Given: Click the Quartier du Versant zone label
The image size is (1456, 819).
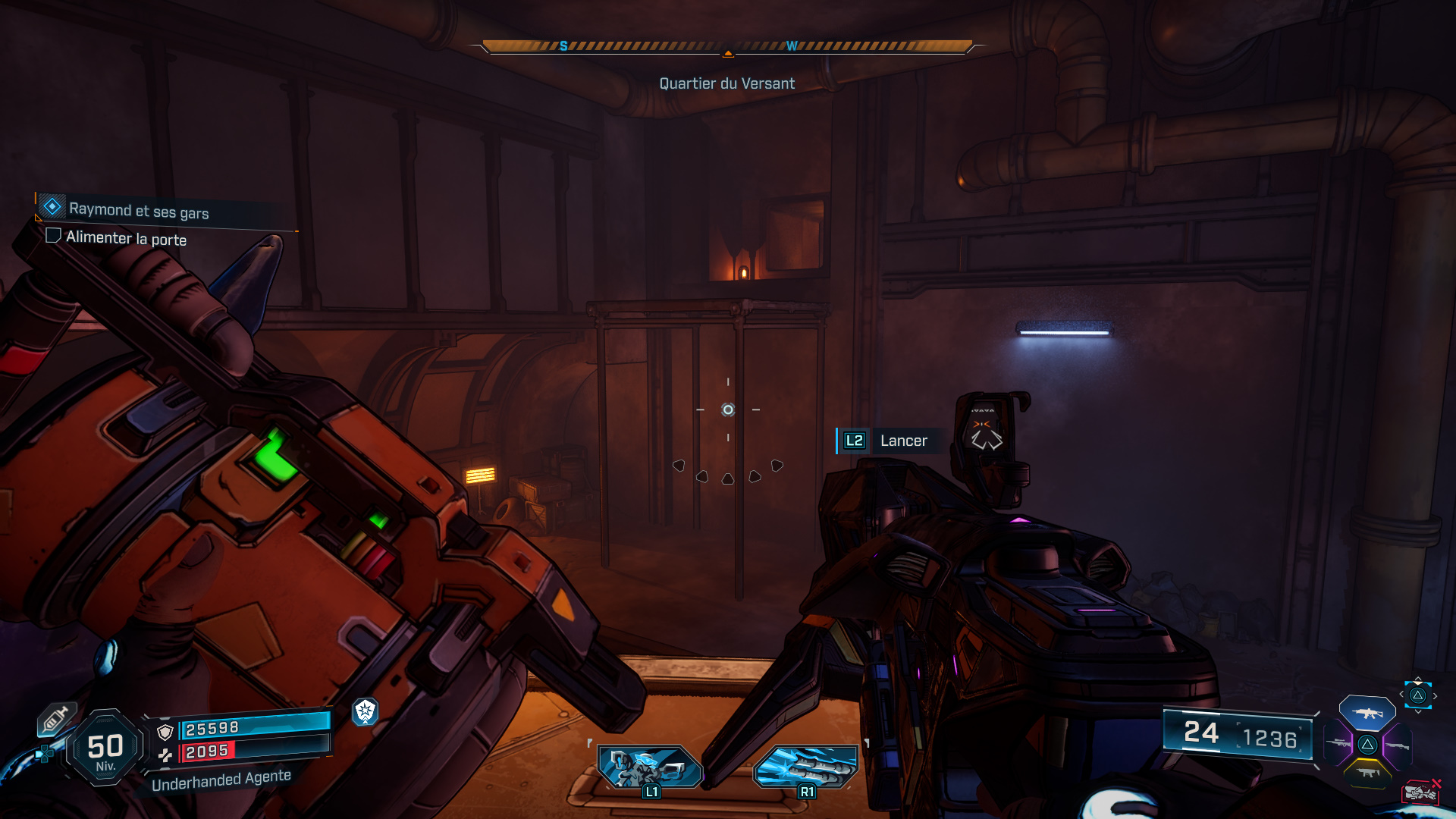Looking at the screenshot, I should [726, 83].
